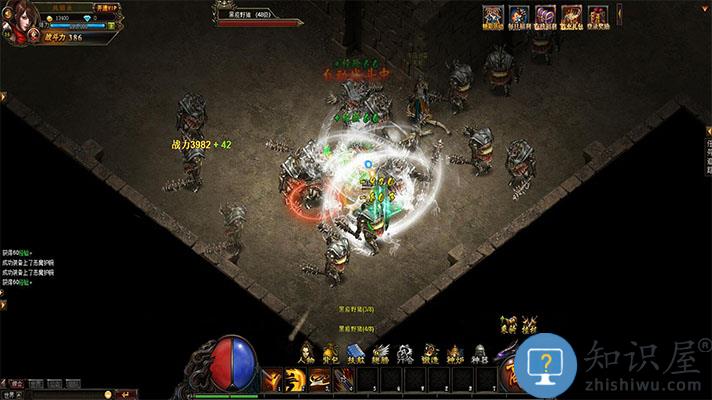Open the first top-row event icon
This screenshot has width=712, height=400.
click(x=493, y=17)
